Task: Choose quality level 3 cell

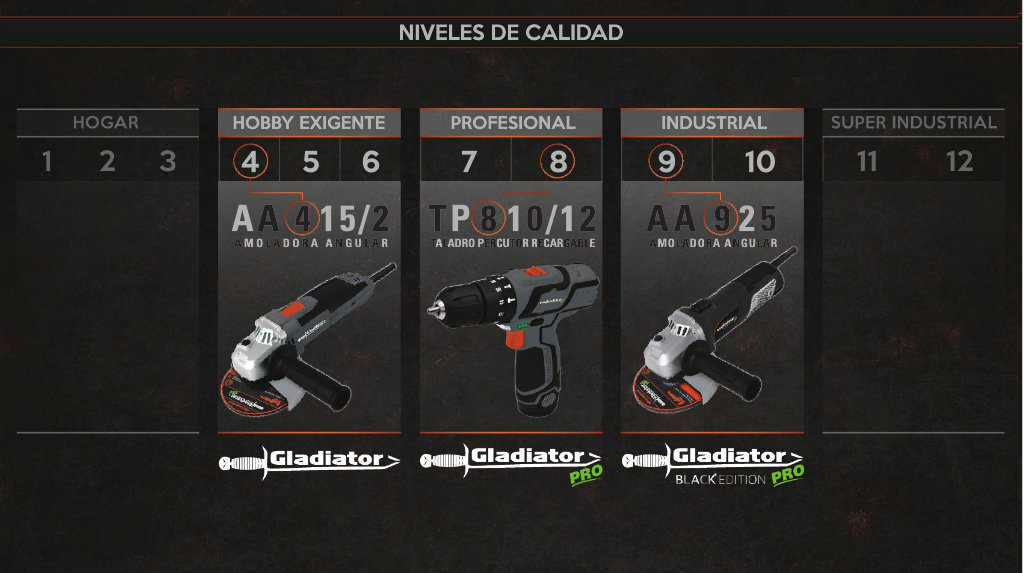Action: (x=168, y=161)
